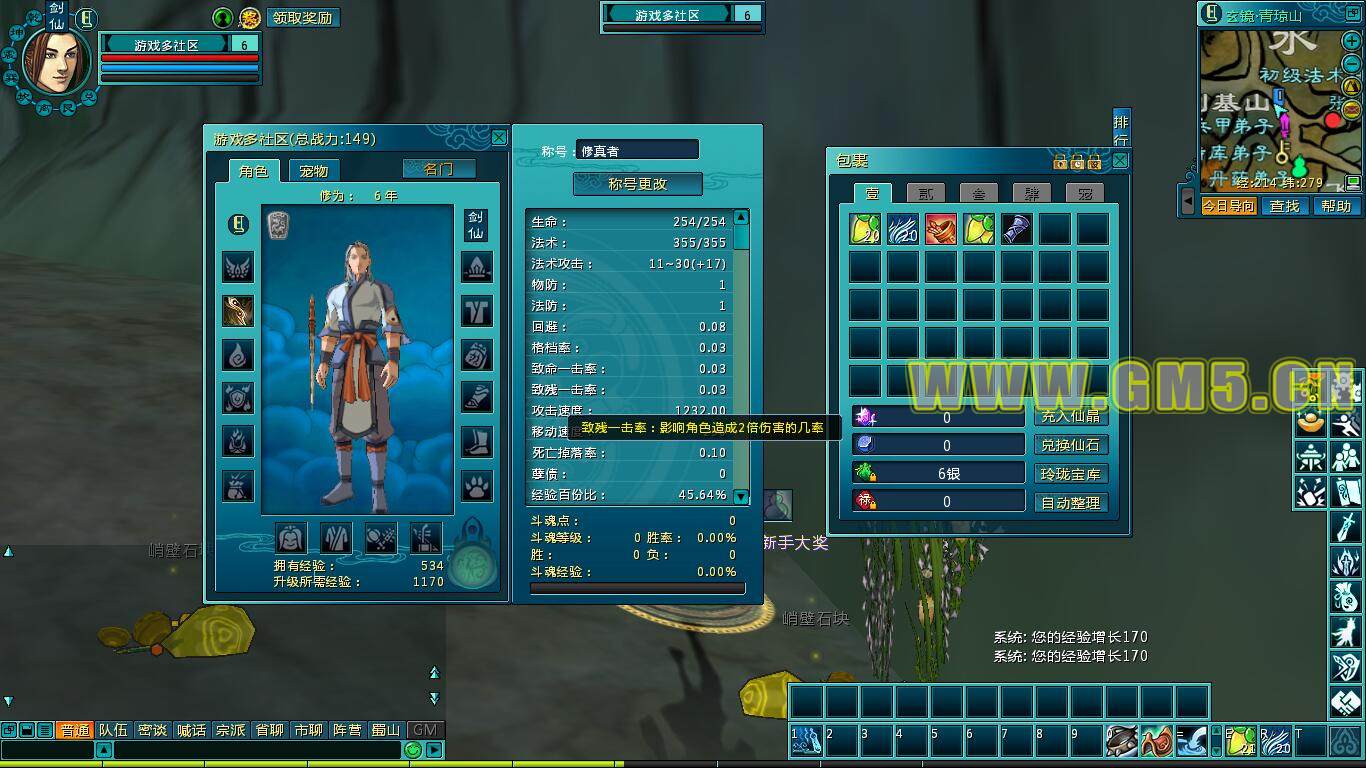This screenshot has height=768, width=1366.
Task: Claim rewards with the 领取奖励 button
Action: pyautogui.click(x=302, y=18)
